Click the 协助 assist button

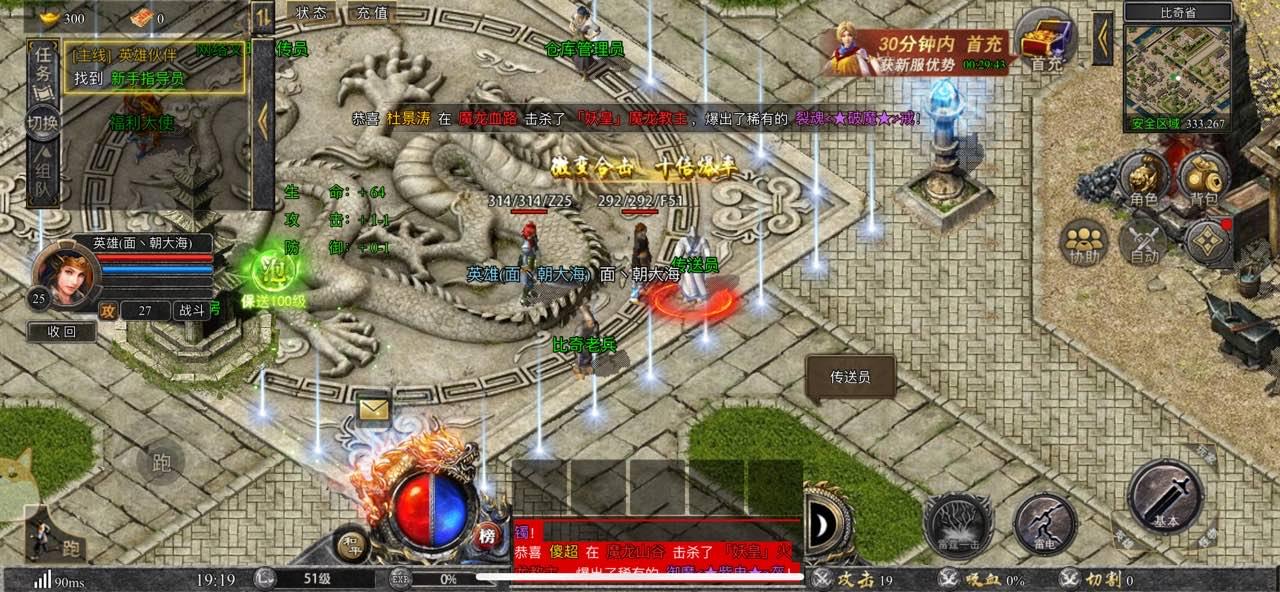[1085, 243]
